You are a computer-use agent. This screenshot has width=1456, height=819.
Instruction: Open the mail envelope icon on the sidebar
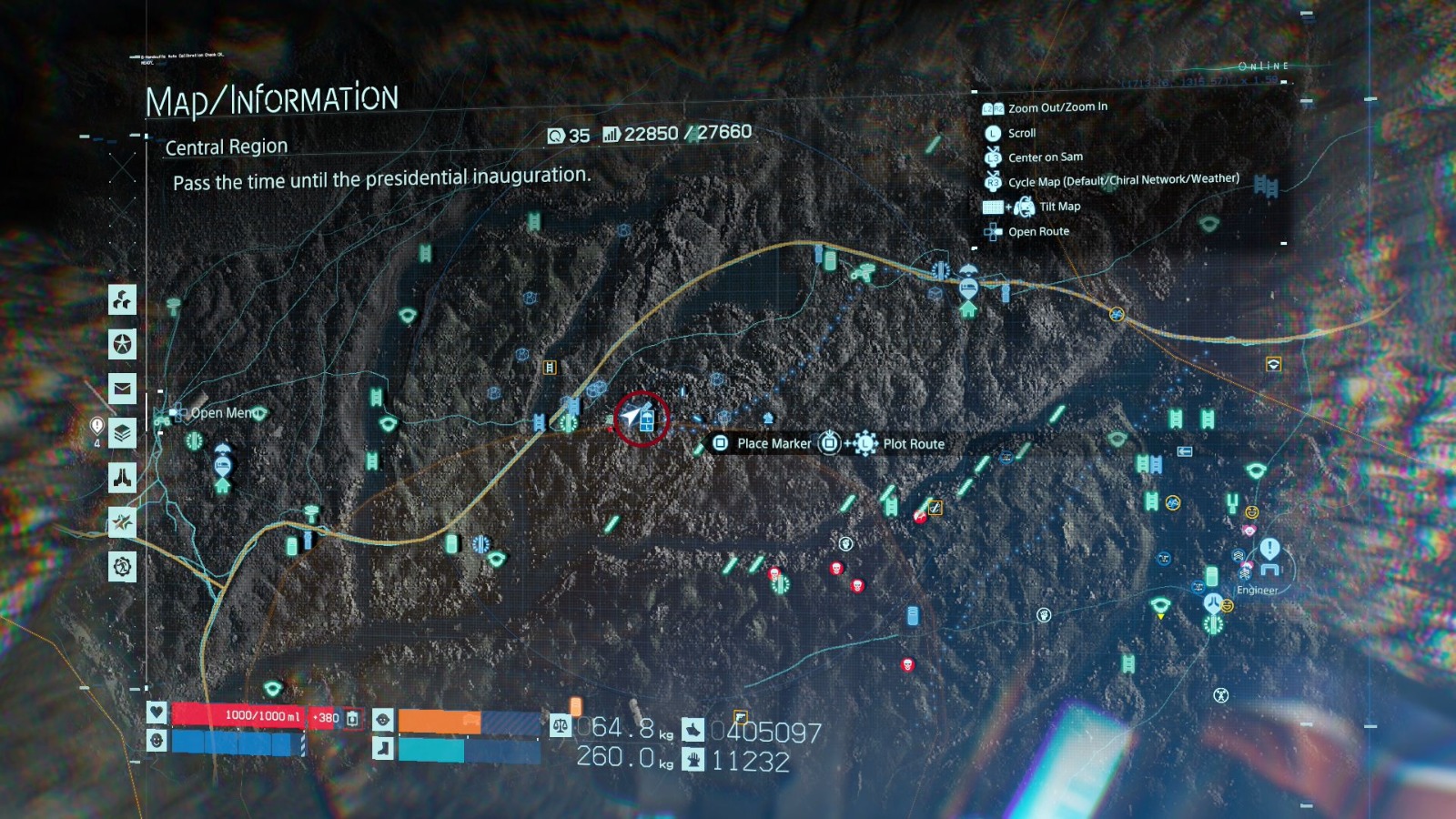(x=121, y=389)
